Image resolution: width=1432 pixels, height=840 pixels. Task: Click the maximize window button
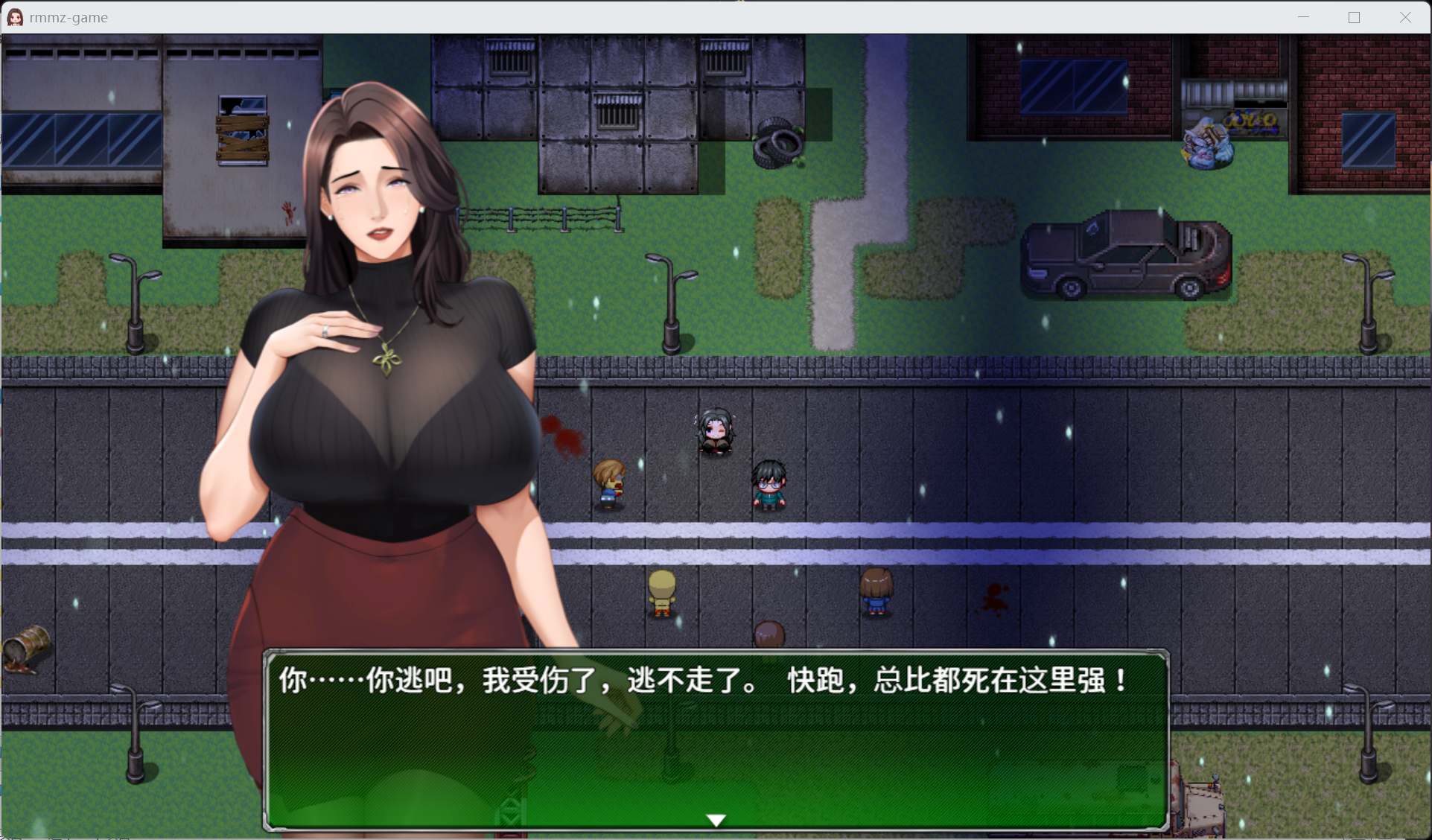click(1355, 16)
